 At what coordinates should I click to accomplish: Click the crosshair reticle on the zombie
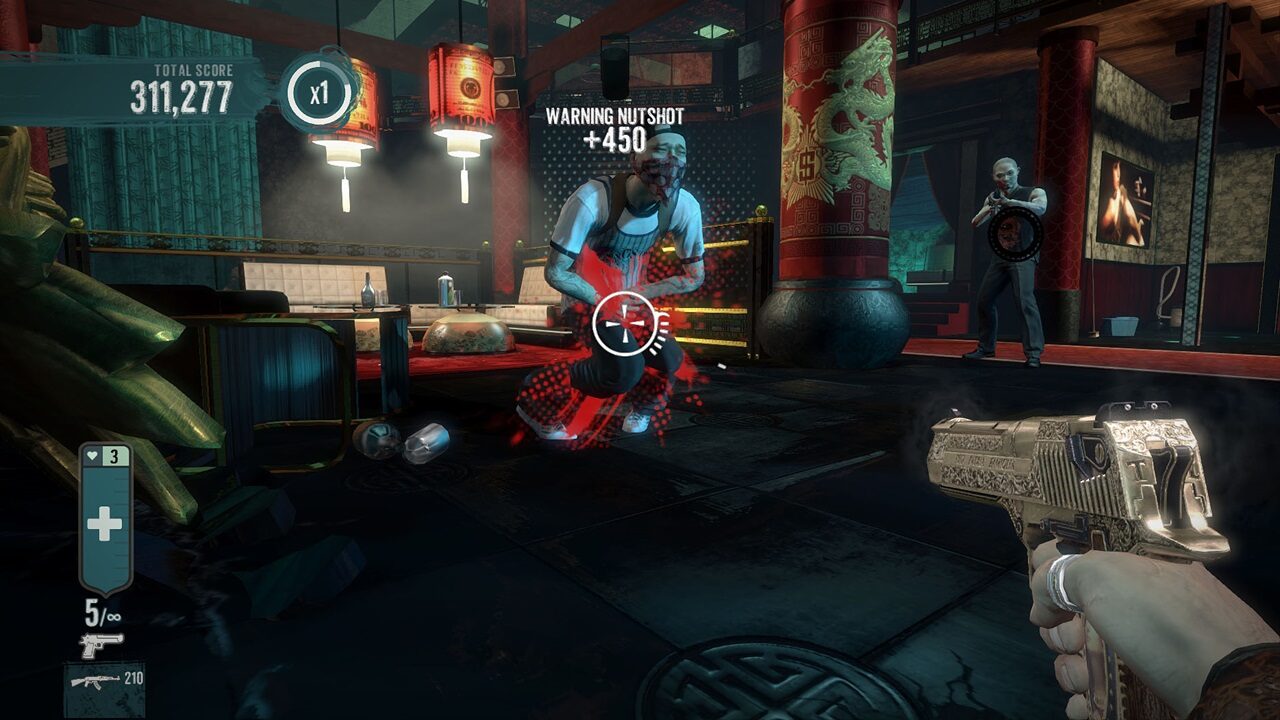click(623, 322)
